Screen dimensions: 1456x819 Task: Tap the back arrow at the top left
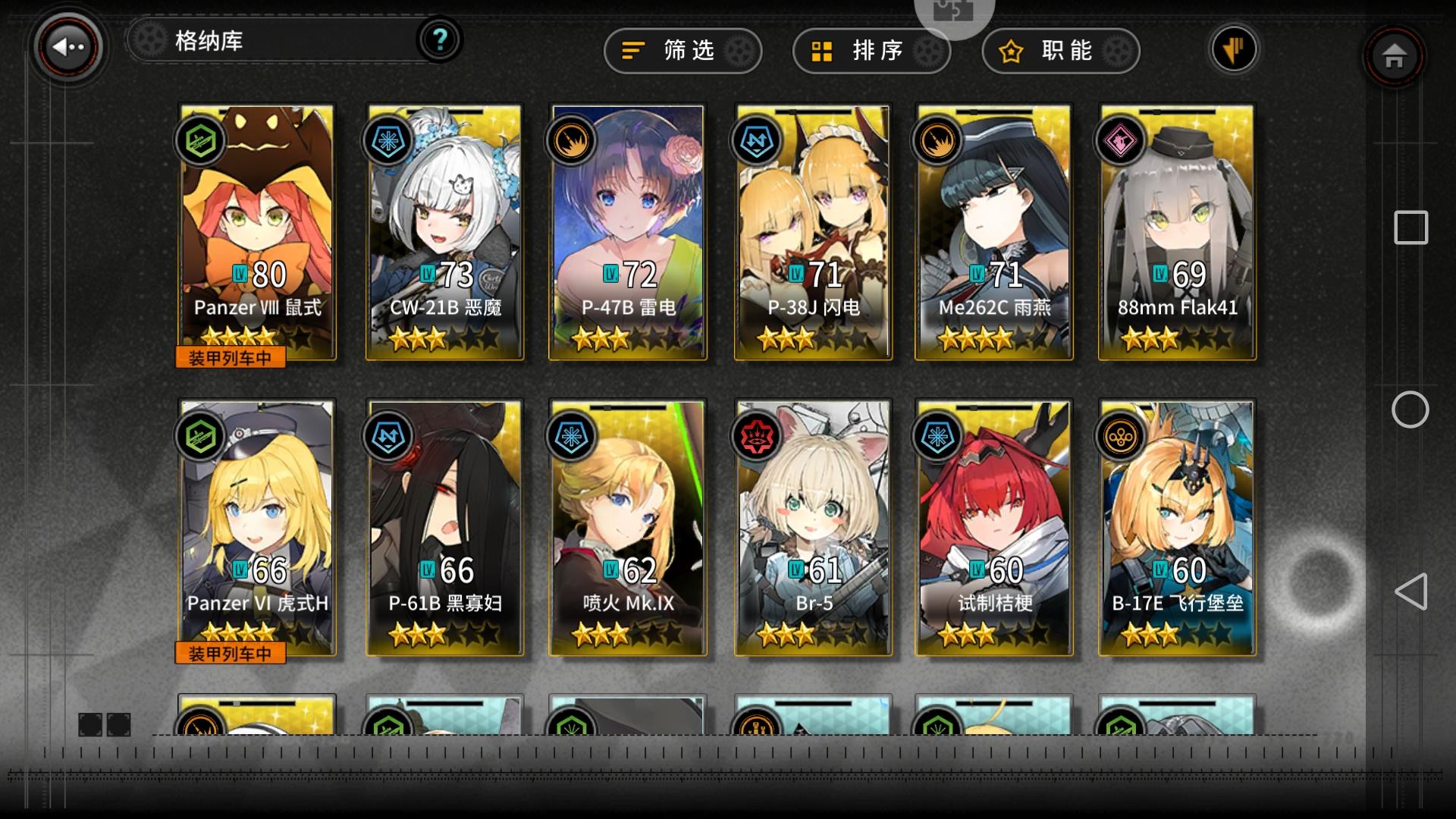tap(67, 47)
